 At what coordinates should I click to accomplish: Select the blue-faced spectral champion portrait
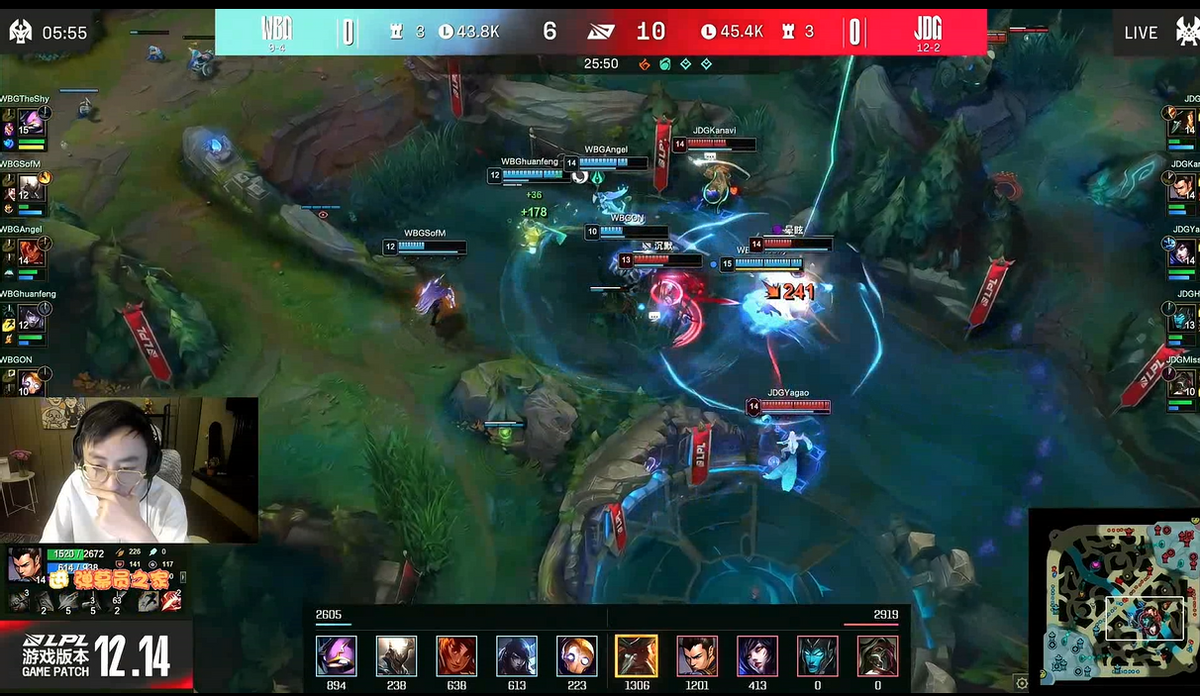(x=816, y=656)
